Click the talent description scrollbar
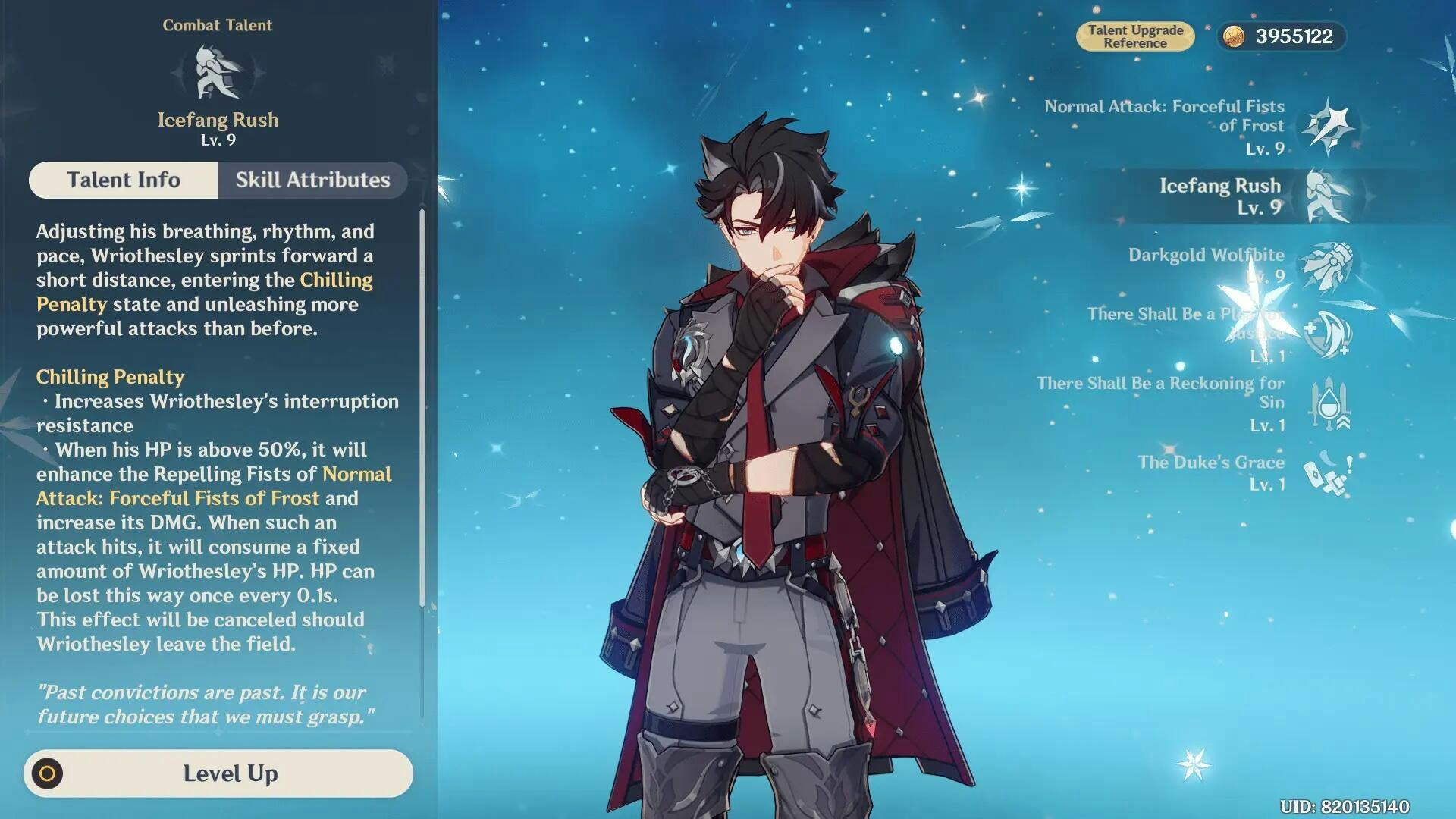Image resolution: width=1456 pixels, height=819 pixels. click(x=422, y=409)
